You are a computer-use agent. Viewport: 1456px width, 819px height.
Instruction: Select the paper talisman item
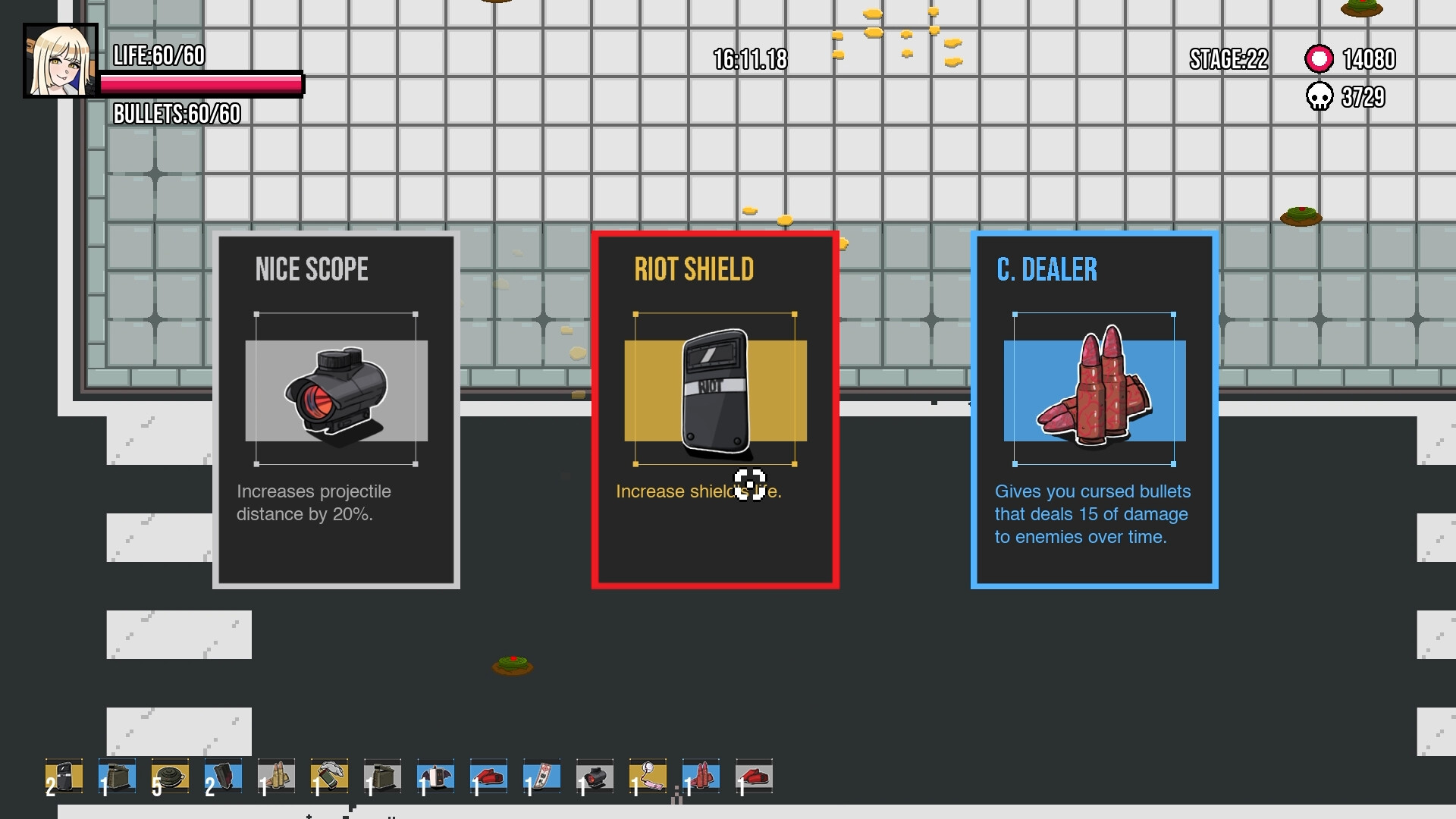pos(542,777)
